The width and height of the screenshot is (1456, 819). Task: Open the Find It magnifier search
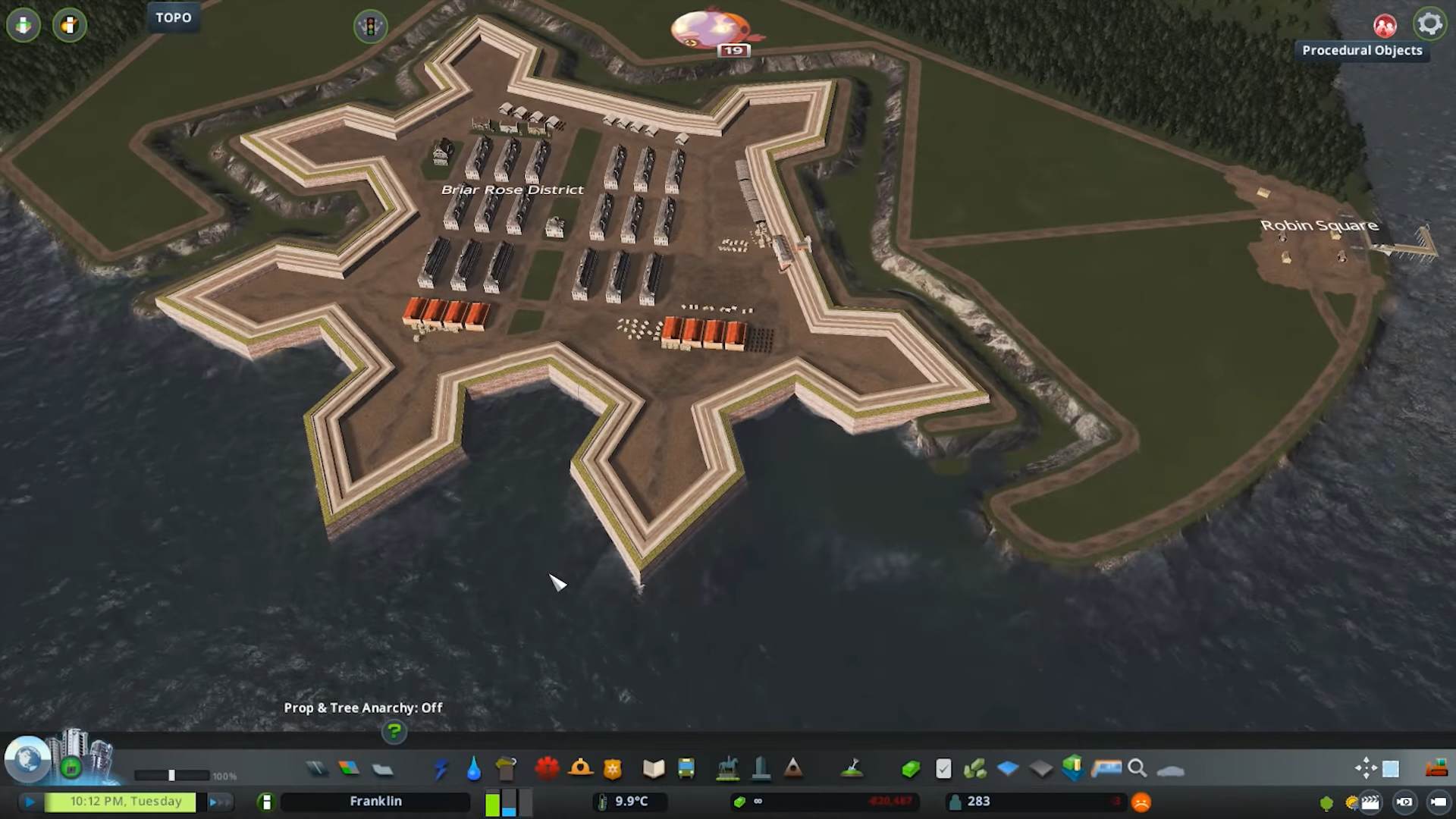point(1137,769)
